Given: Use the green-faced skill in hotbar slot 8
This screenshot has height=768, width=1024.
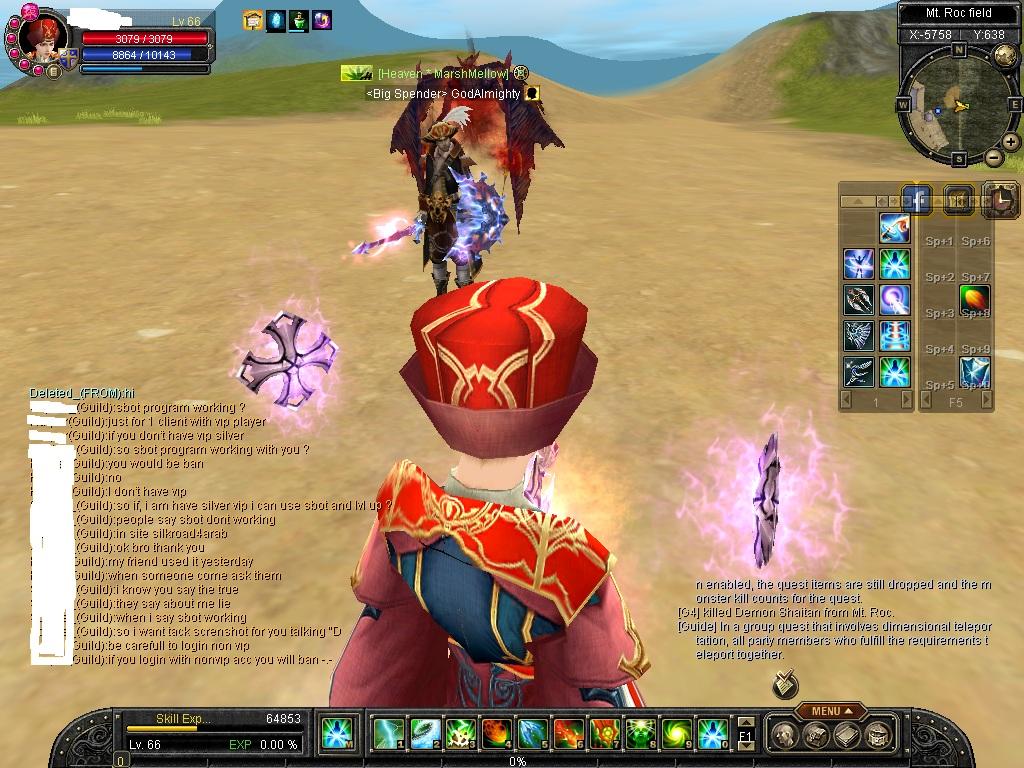Looking at the screenshot, I should (640, 734).
